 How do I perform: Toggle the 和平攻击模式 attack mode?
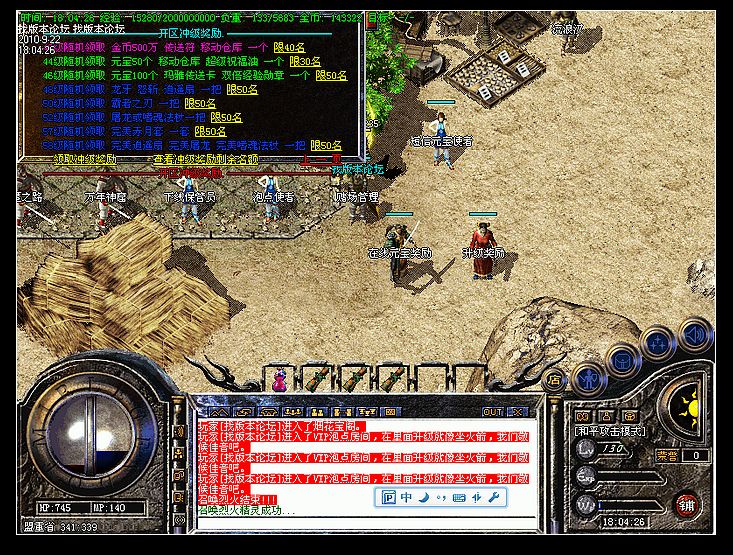pos(610,431)
